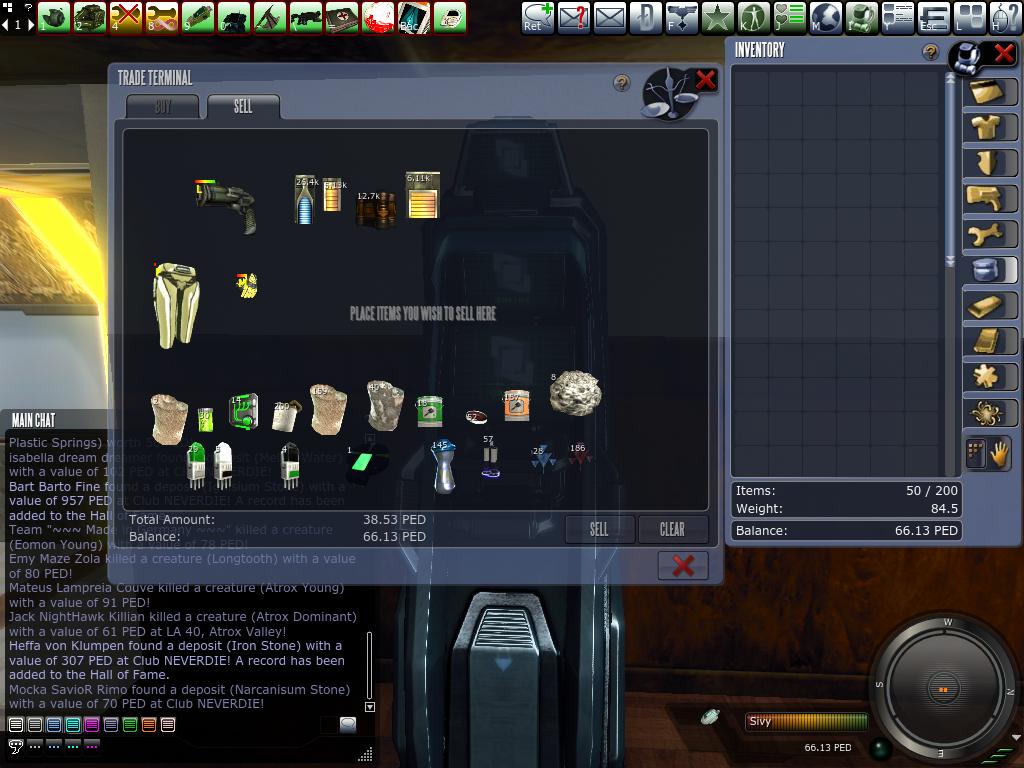
Task: Open the mail envelope icon in top toolbar
Action: [x=609, y=17]
